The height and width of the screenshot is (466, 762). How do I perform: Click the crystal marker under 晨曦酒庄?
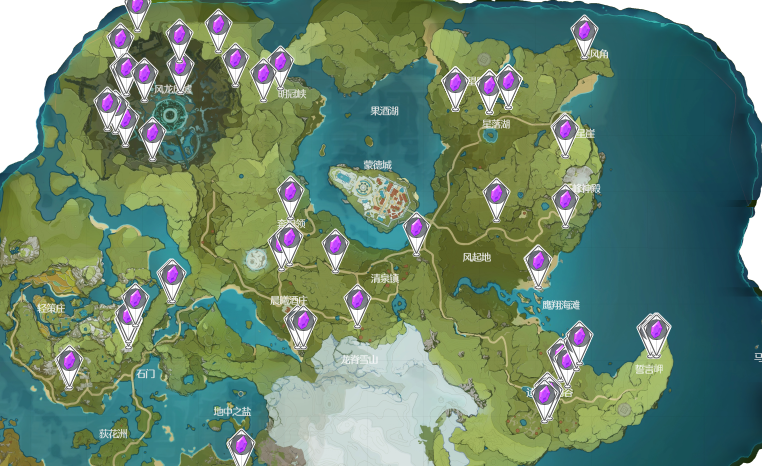tap(302, 324)
